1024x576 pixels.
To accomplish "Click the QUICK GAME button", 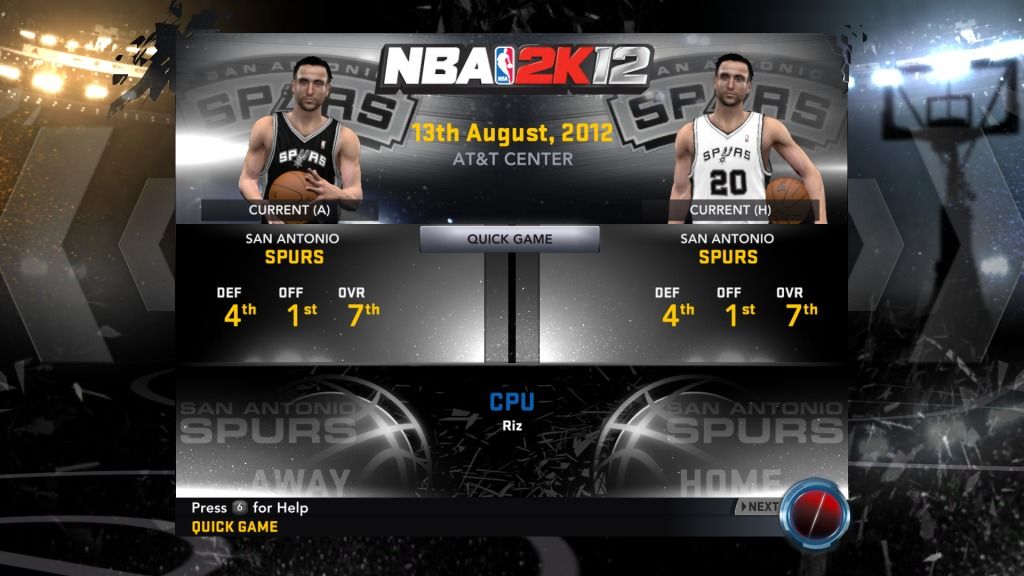I will coord(510,239).
